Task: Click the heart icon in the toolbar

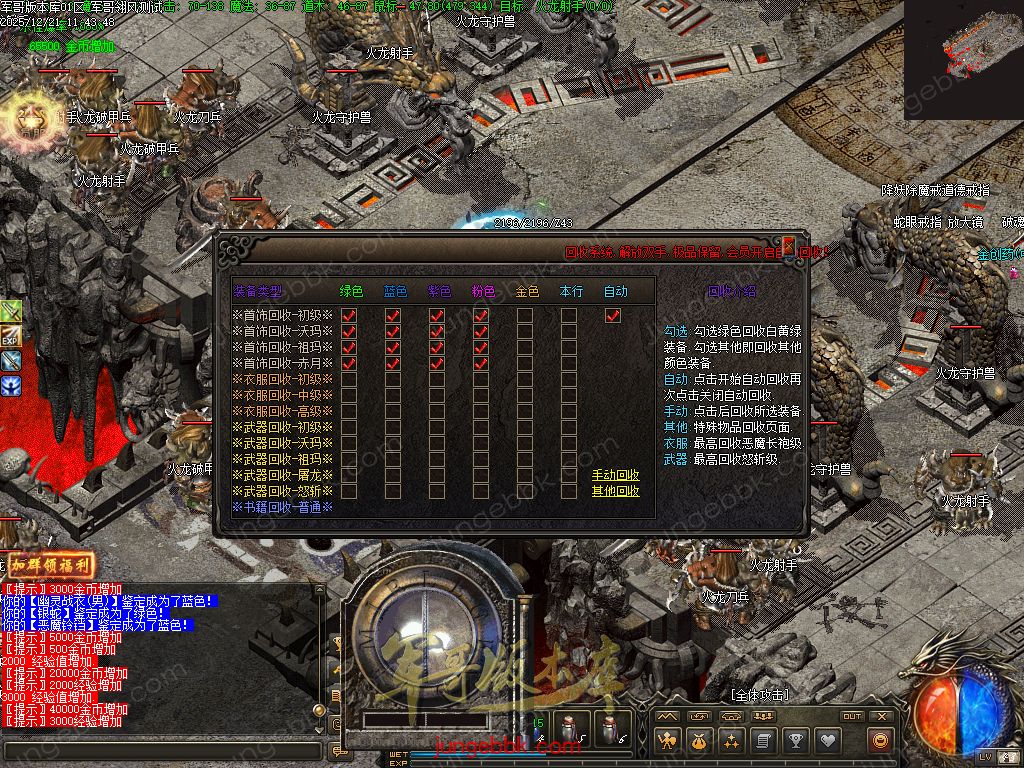Action: [828, 741]
